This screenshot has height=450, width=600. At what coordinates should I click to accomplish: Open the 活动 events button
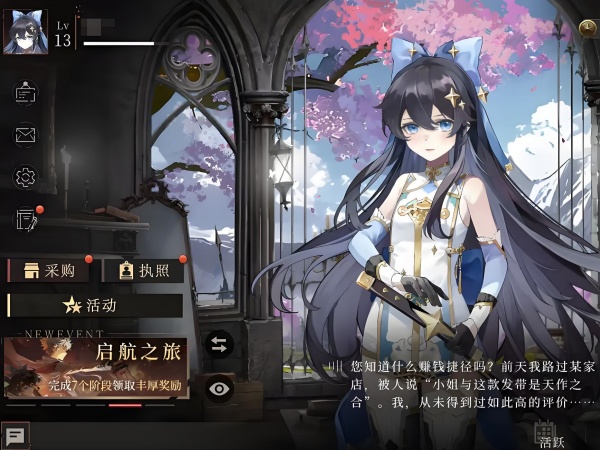(94, 305)
